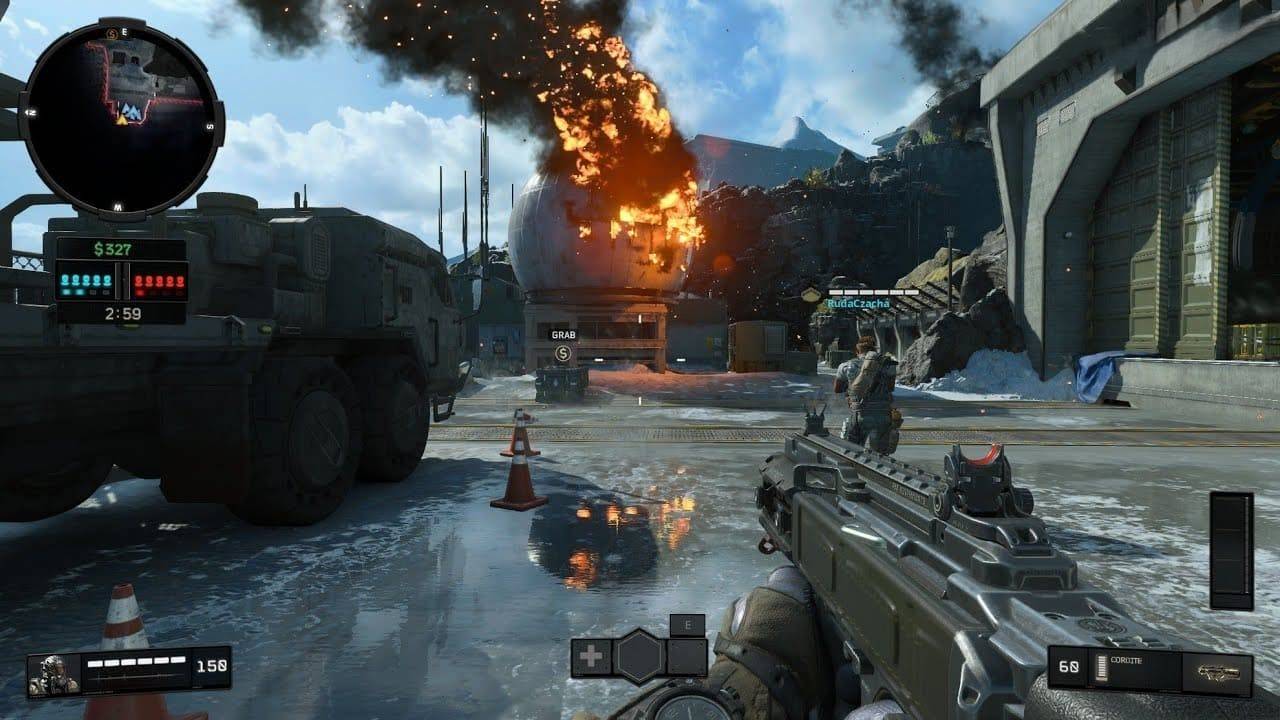1280x720 pixels.
Task: Select the plus-shaped healing slot icon
Action: pos(589,655)
